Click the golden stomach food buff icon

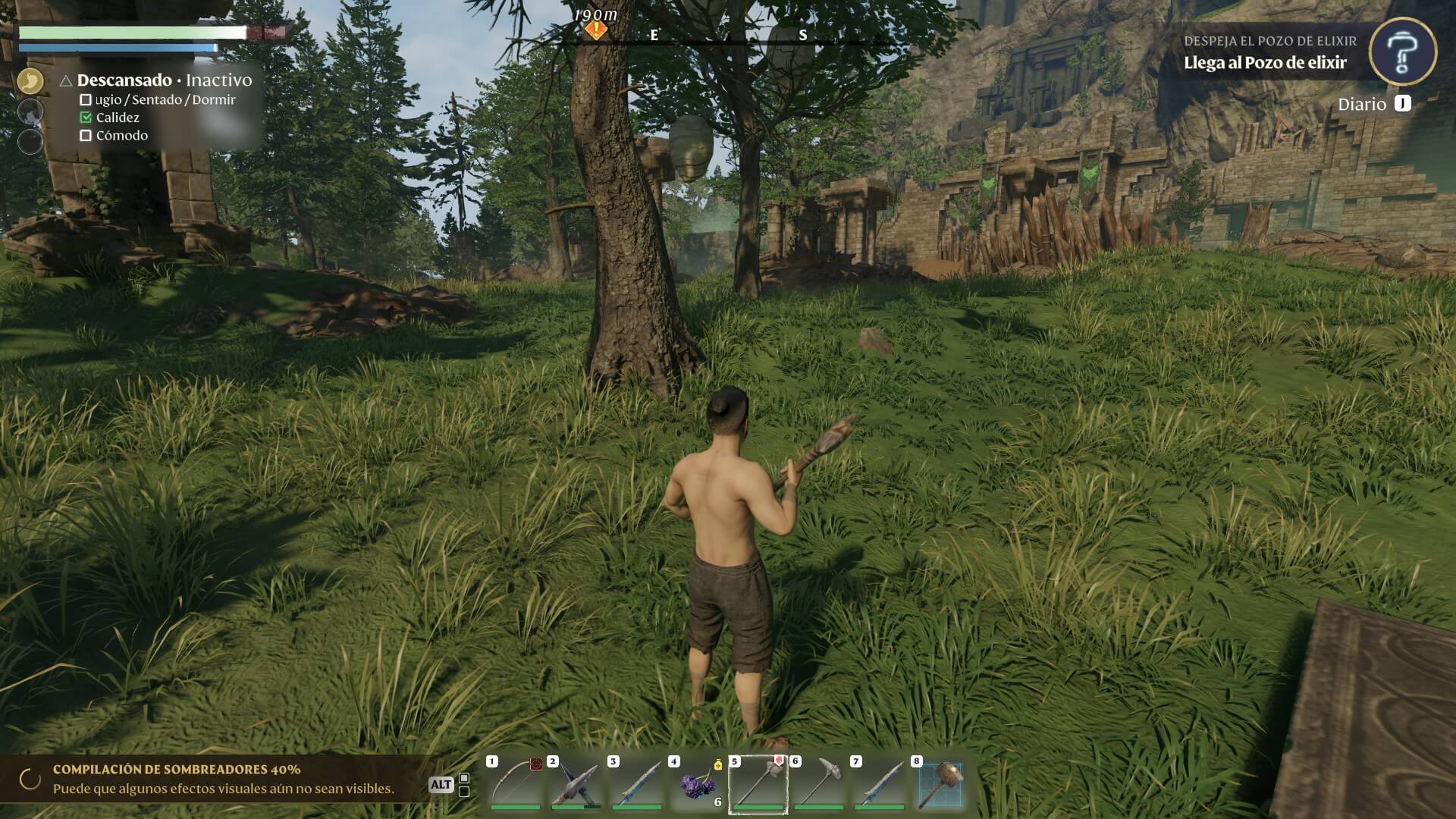point(30,80)
